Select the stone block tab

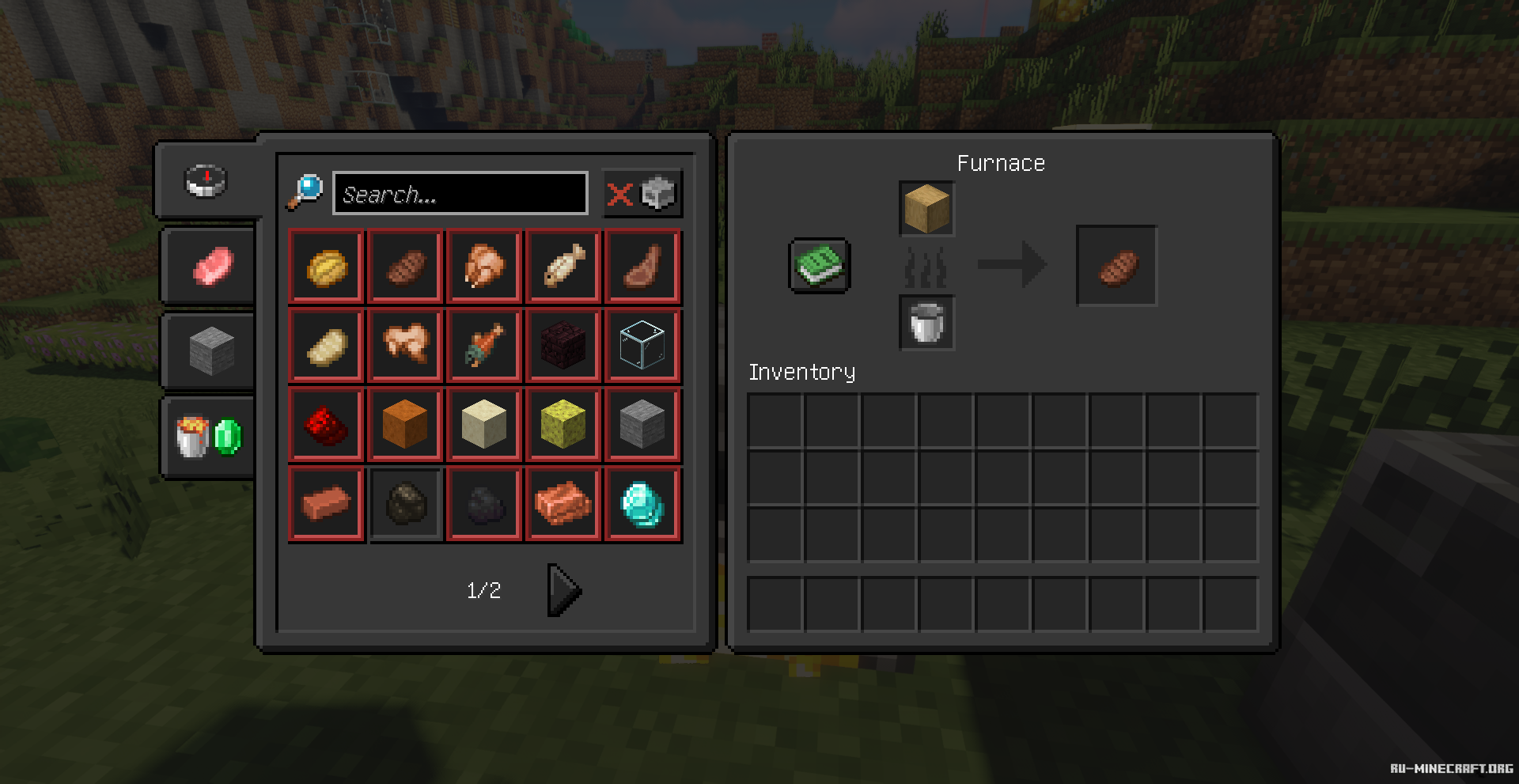pos(211,350)
